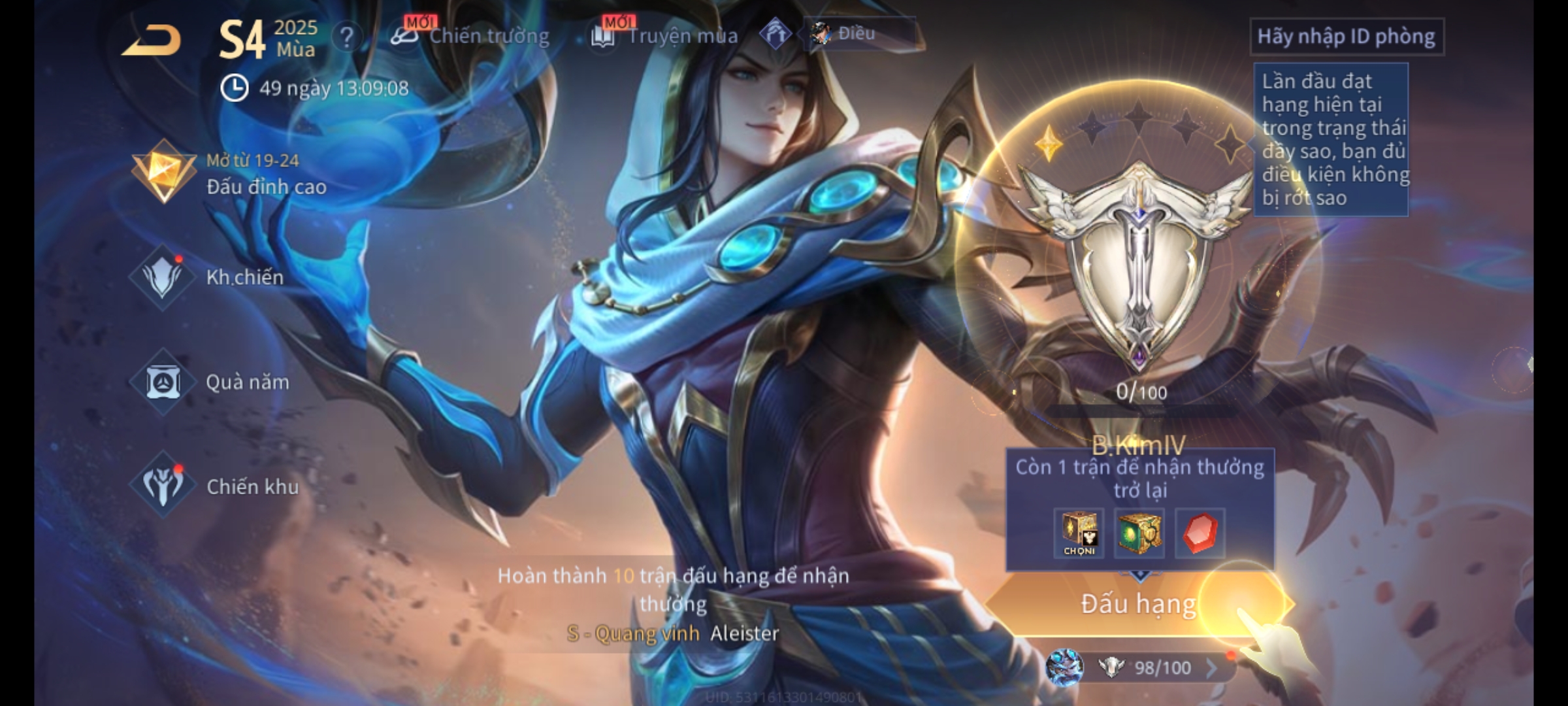Start a ranked match with Đấu hạng
This screenshot has height=706, width=1568.
coord(1138,604)
